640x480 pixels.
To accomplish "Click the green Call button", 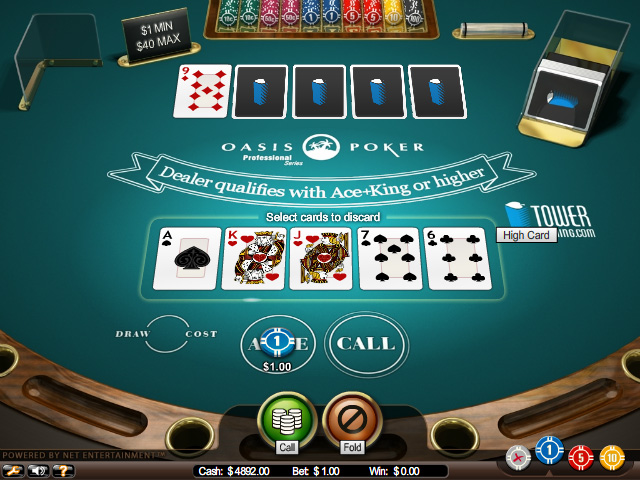I will [x=287, y=419].
